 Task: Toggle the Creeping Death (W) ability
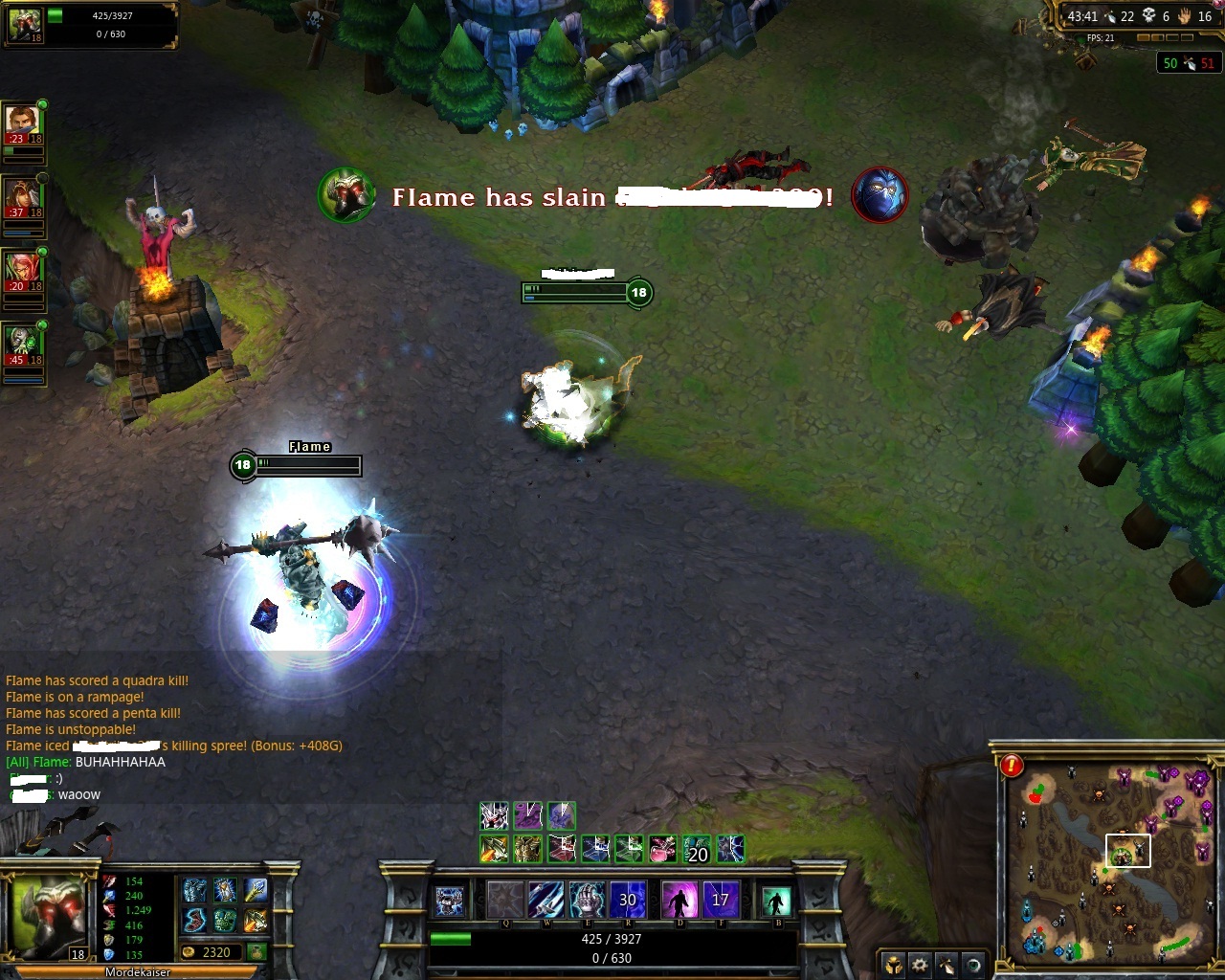point(547,900)
